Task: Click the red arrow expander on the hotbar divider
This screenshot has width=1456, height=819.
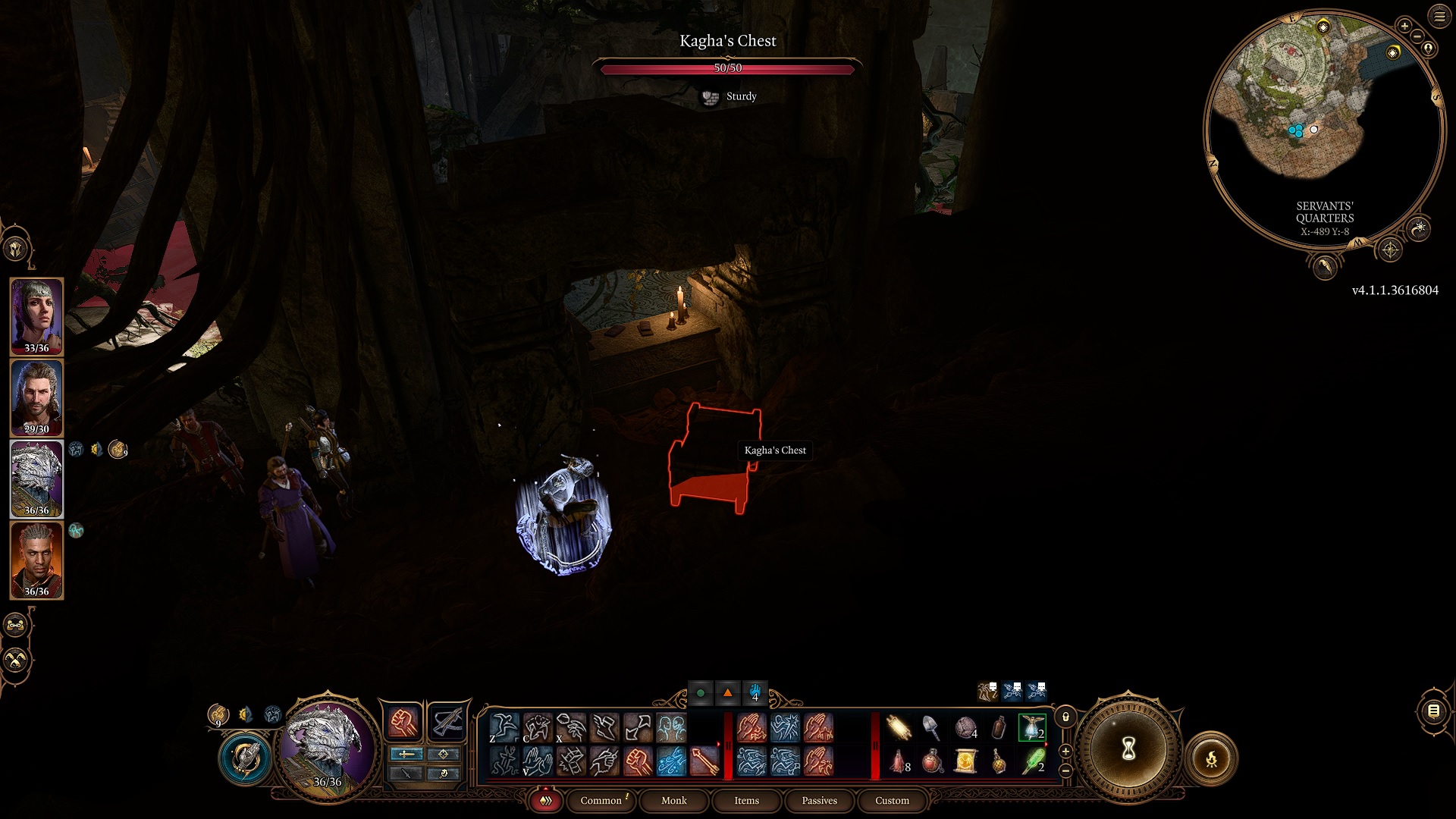Action: [718, 742]
